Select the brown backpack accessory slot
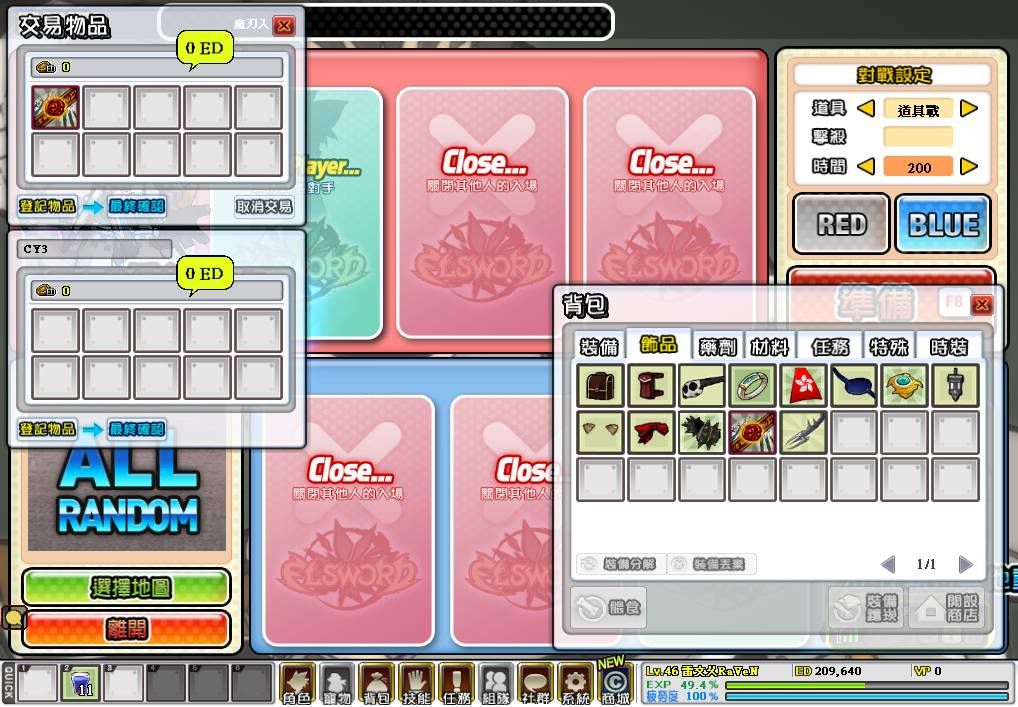This screenshot has height=707, width=1018. click(601, 385)
